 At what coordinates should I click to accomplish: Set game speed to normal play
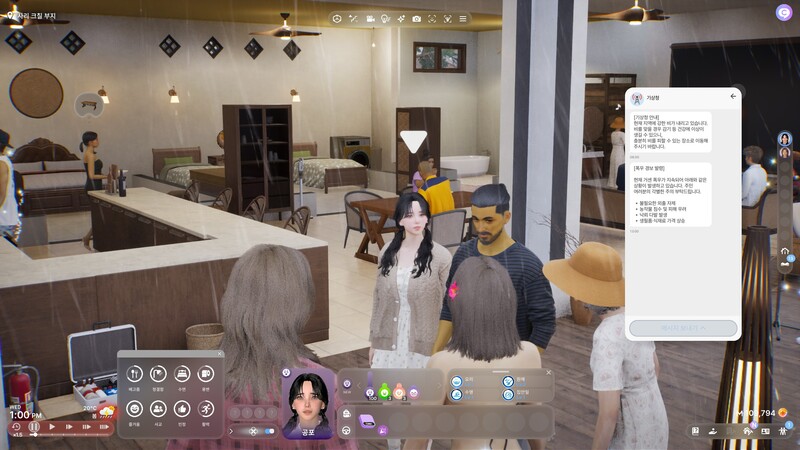point(53,427)
